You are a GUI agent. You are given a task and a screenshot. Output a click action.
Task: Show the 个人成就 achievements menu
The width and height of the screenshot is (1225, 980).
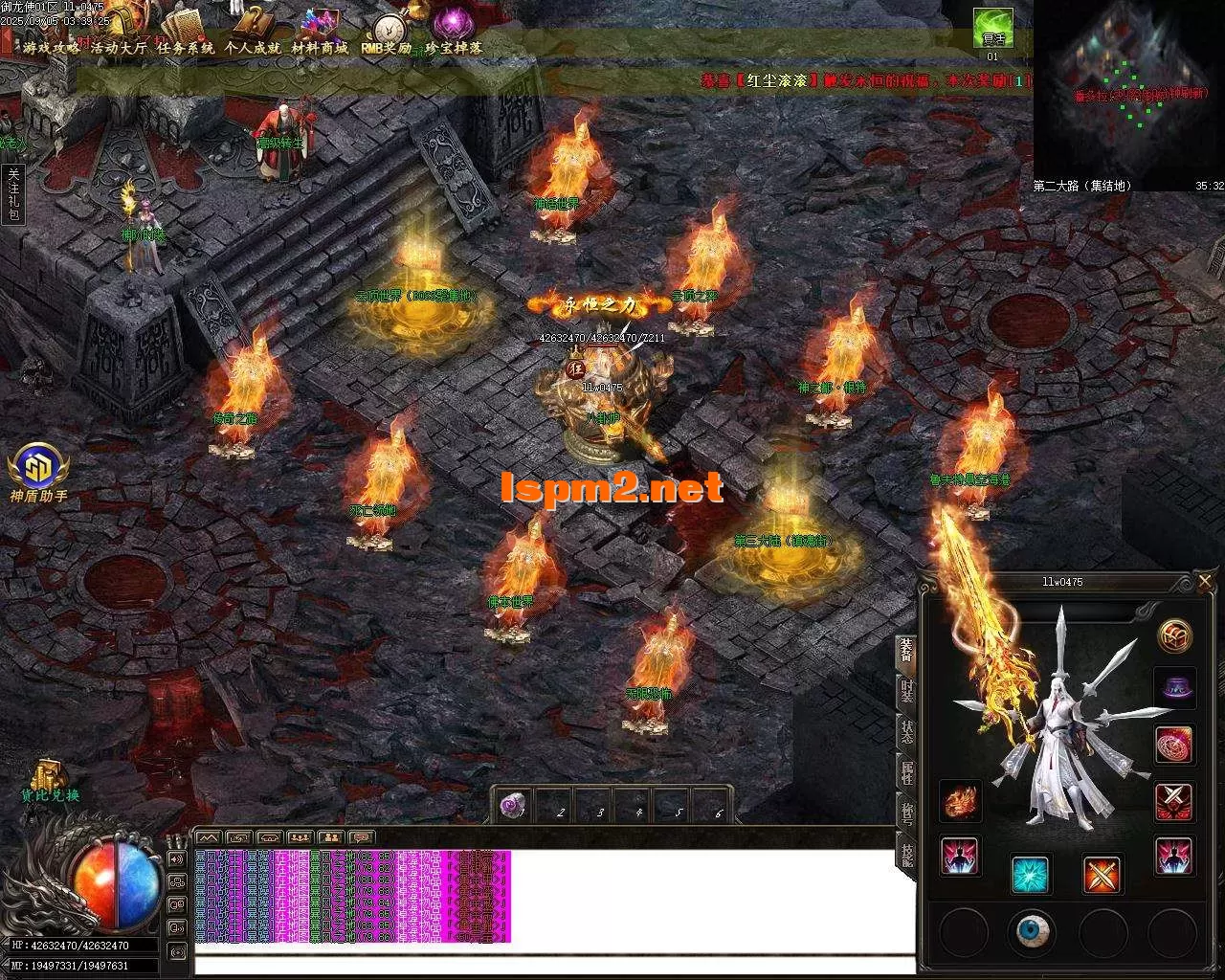point(253,47)
